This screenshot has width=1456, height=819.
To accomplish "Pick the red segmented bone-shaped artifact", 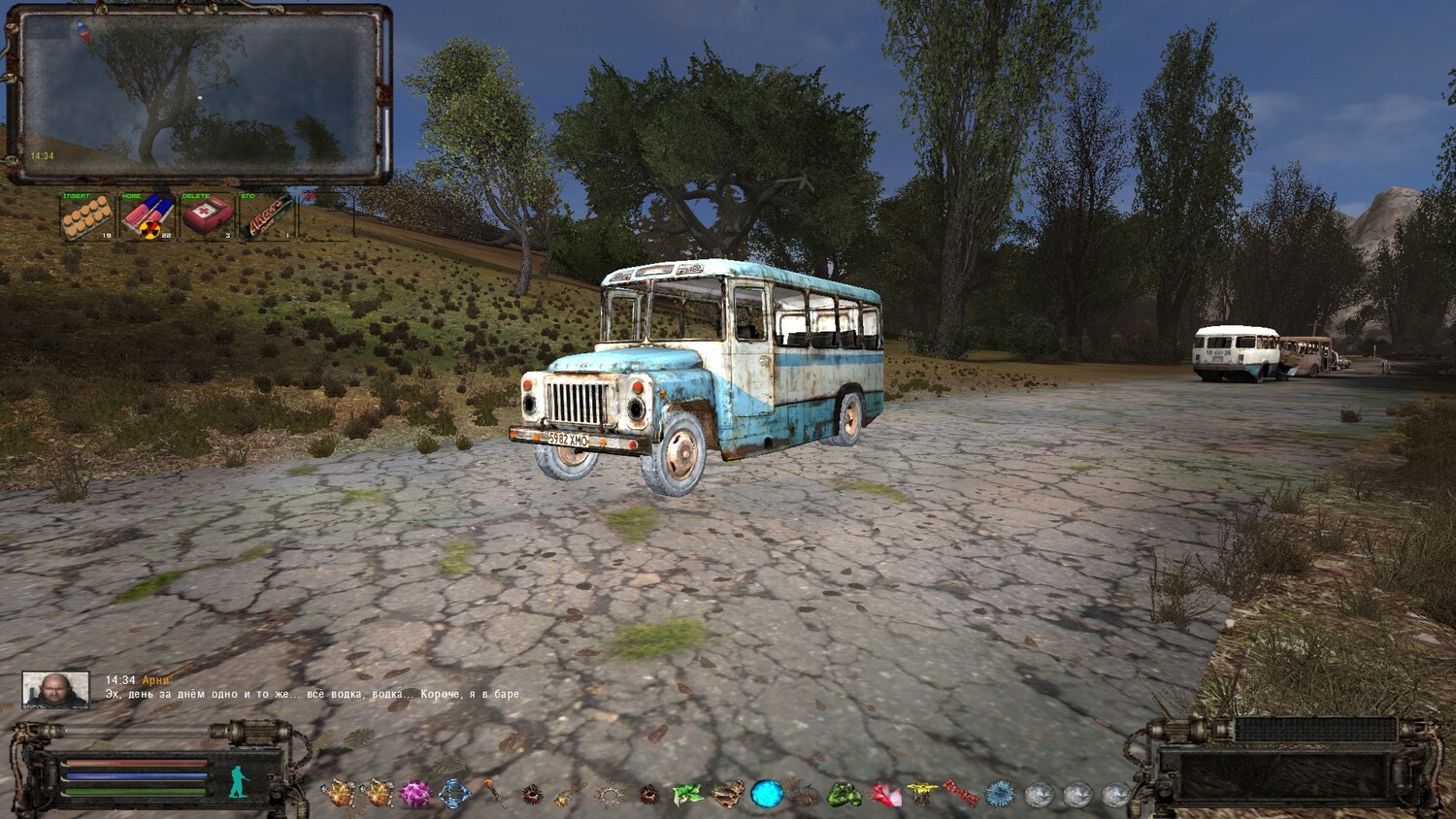I will (961, 794).
